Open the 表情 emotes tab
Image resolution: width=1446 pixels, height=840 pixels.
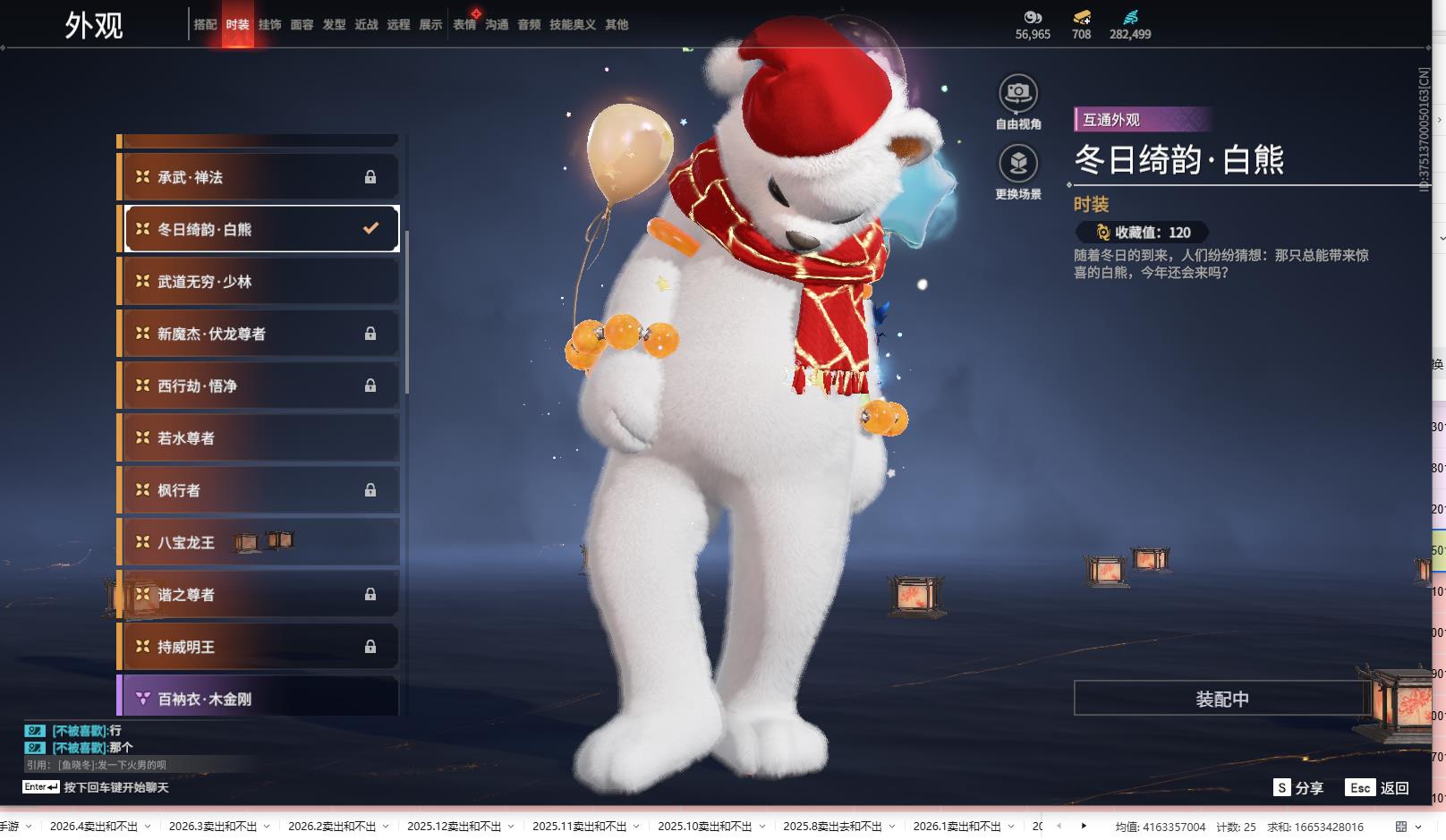[464, 25]
